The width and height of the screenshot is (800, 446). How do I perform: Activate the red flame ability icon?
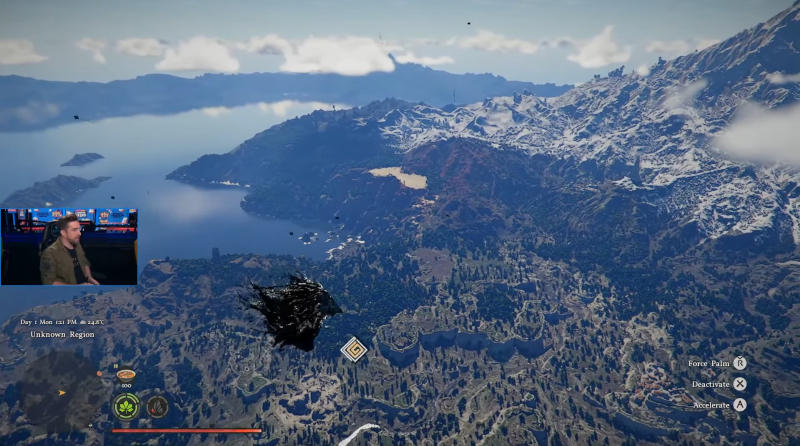pyautogui.click(x=157, y=406)
